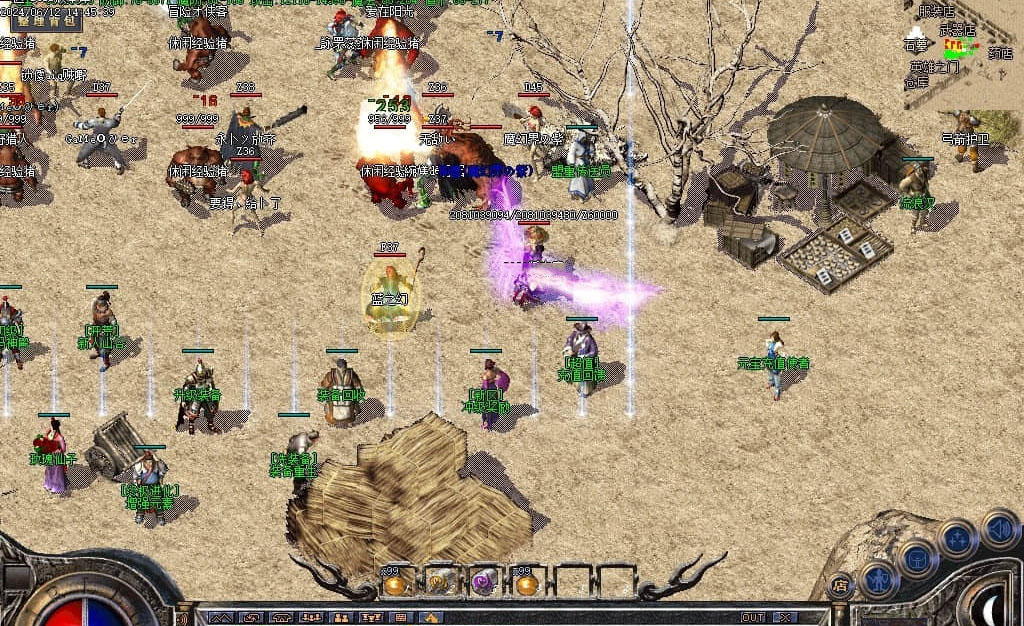
Task: Click the OUT button on bottom bar
Action: pos(753,618)
